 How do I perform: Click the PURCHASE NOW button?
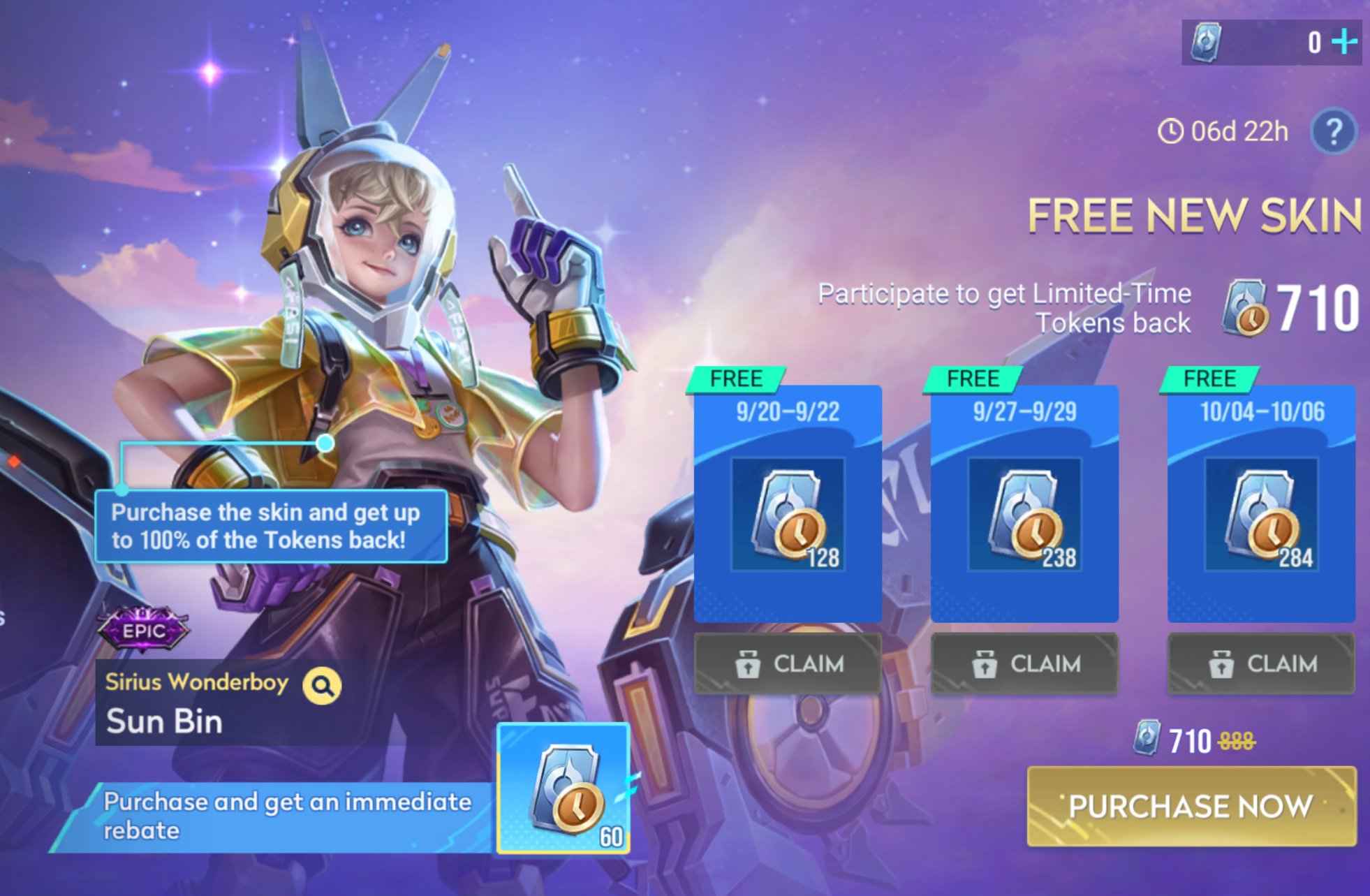coord(1191,806)
